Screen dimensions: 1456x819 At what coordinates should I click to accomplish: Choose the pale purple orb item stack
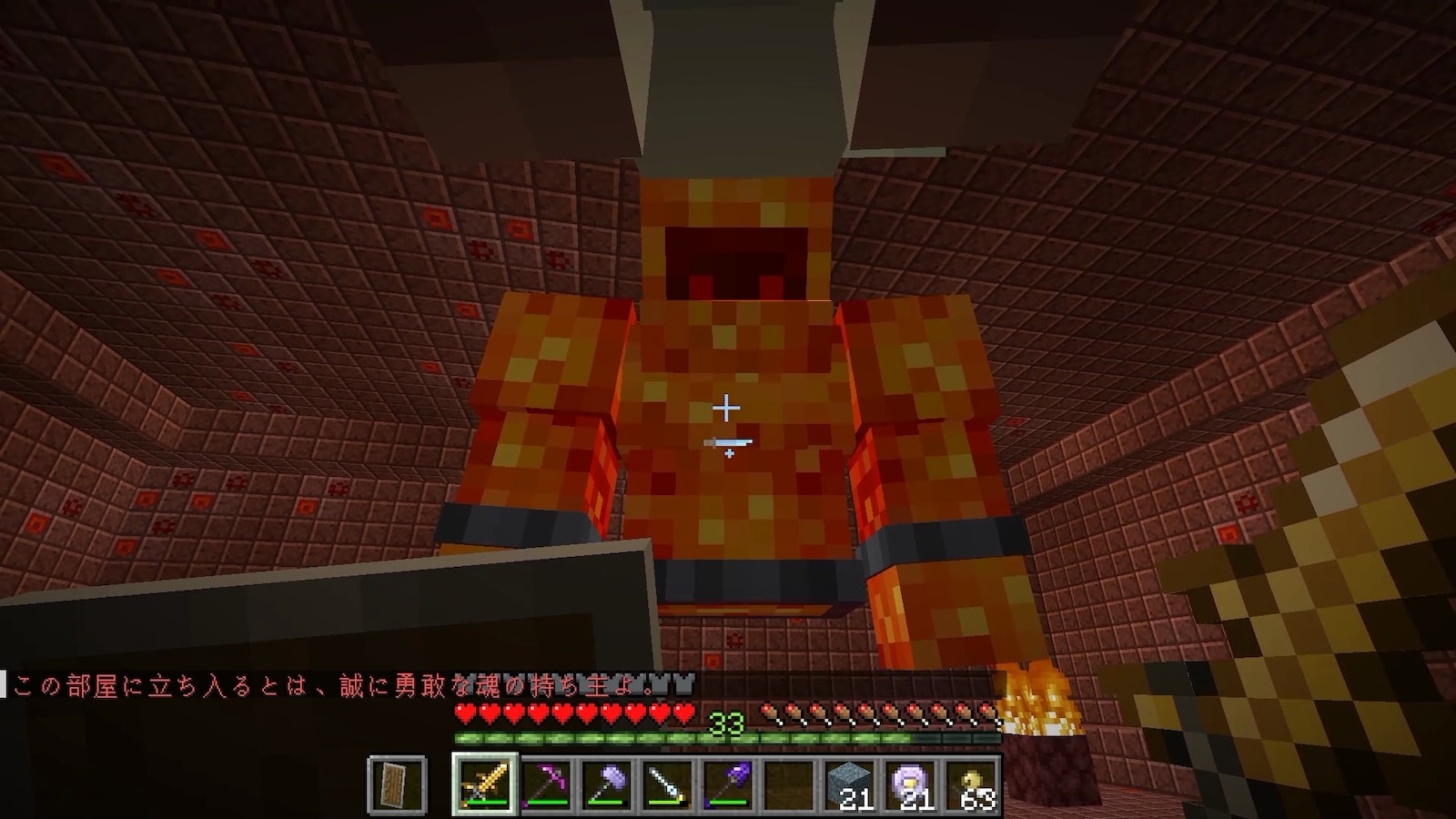click(912, 783)
